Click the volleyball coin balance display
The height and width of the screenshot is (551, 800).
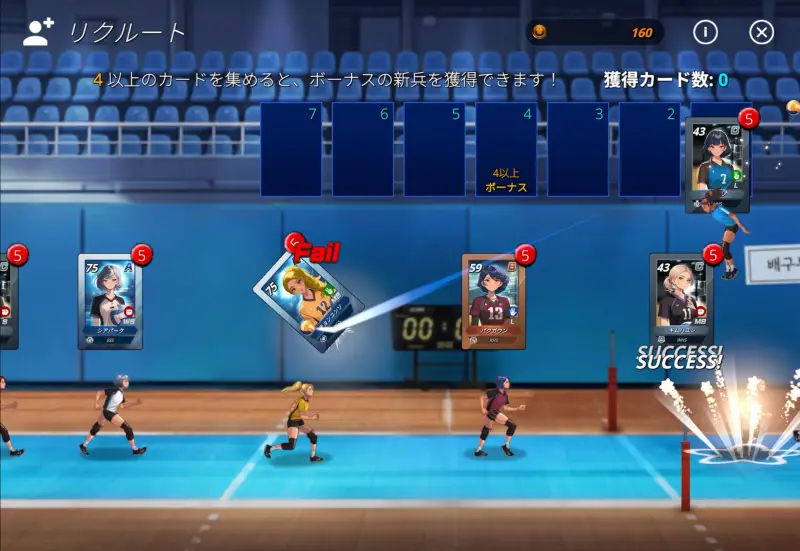click(x=595, y=32)
